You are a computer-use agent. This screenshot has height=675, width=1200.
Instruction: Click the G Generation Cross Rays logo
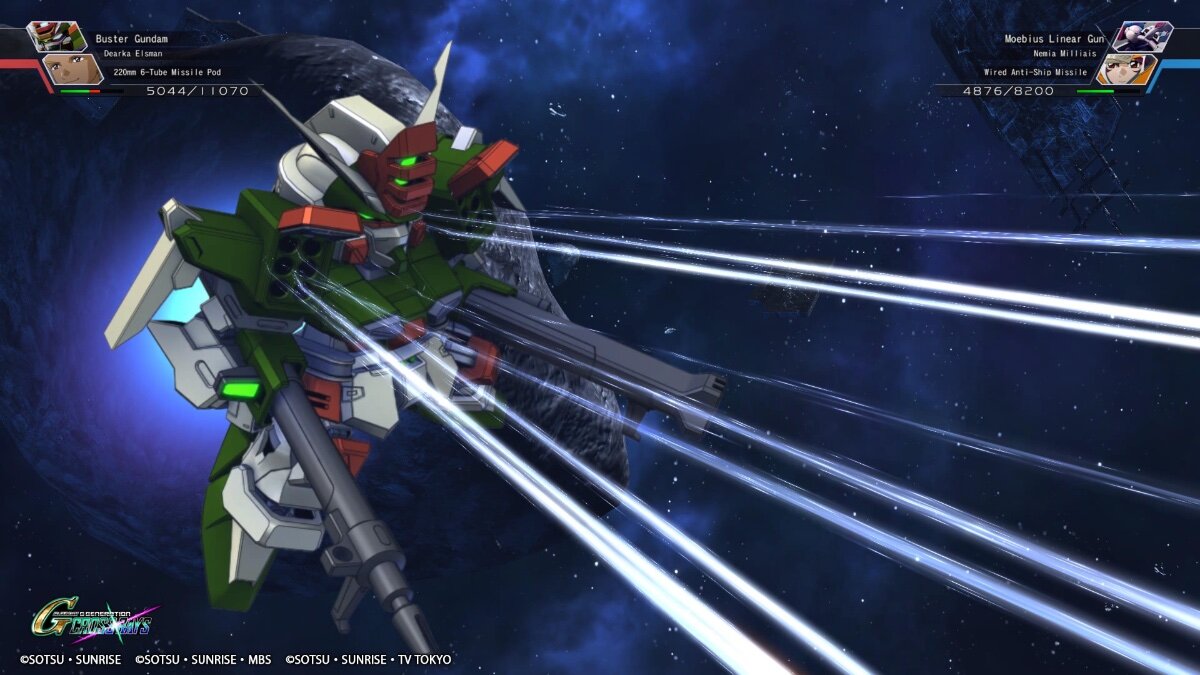[92, 620]
